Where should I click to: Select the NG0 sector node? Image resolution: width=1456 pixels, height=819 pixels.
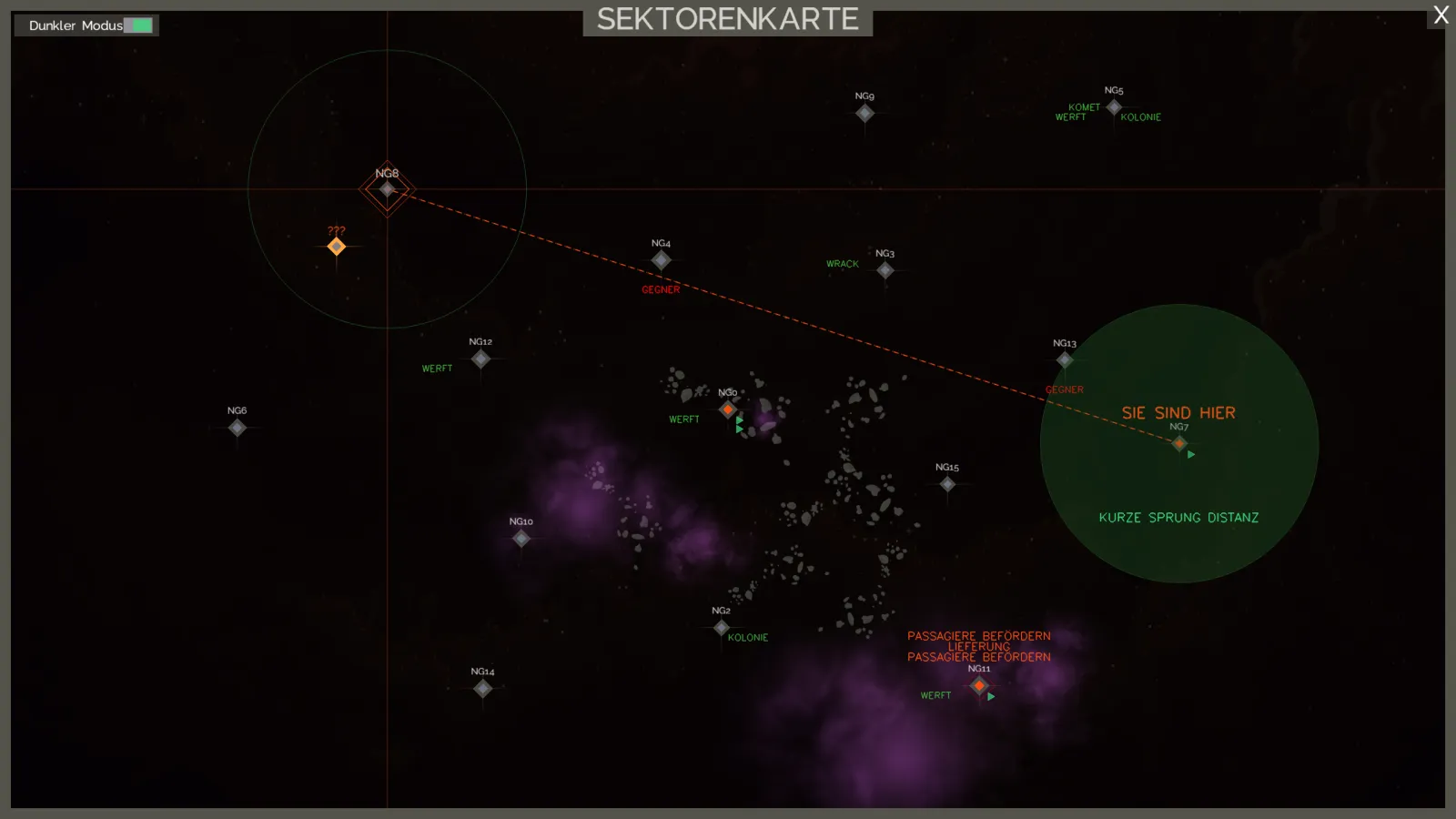728,409
